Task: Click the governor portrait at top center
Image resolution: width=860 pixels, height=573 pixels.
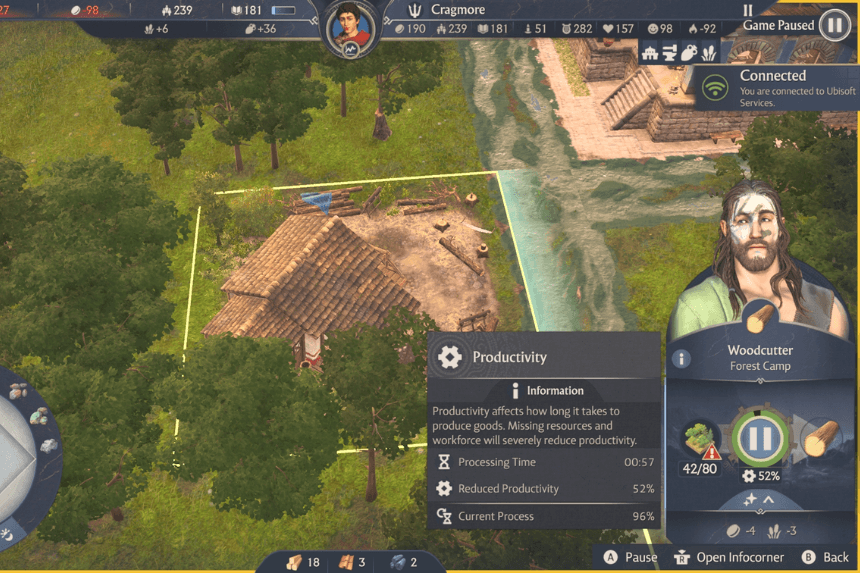Action: [x=349, y=28]
